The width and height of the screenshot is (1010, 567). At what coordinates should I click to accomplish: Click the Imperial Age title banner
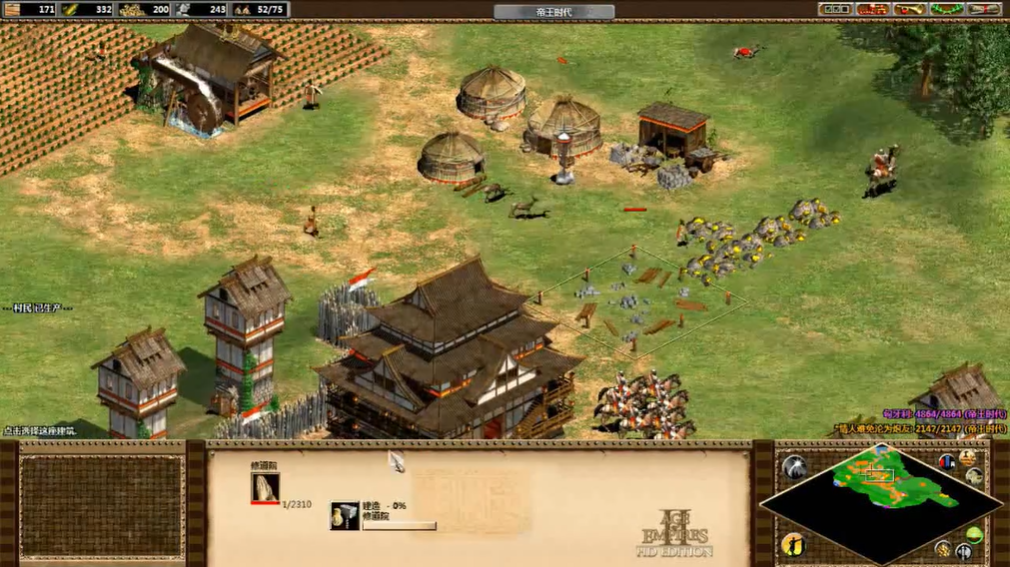553,11
